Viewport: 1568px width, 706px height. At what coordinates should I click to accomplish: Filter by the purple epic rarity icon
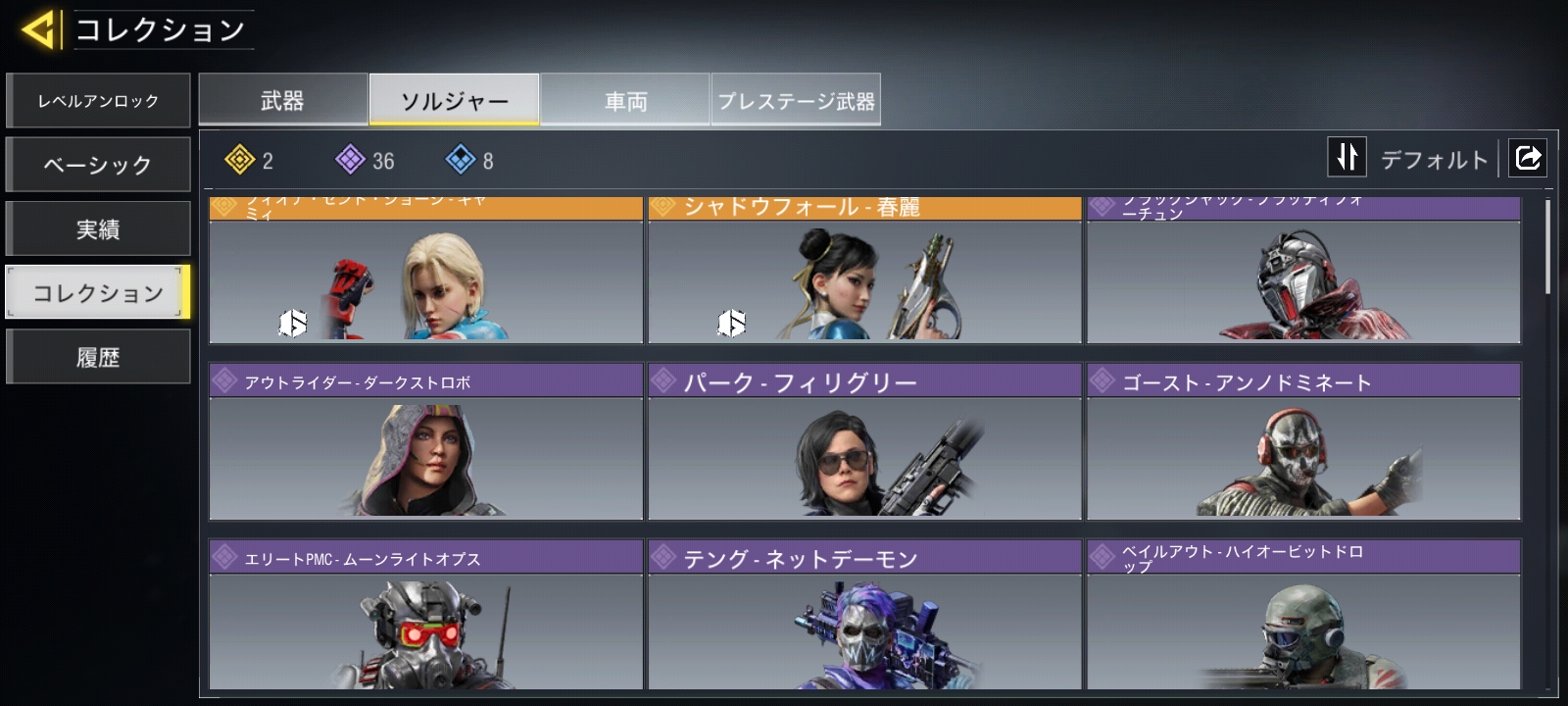(x=351, y=160)
